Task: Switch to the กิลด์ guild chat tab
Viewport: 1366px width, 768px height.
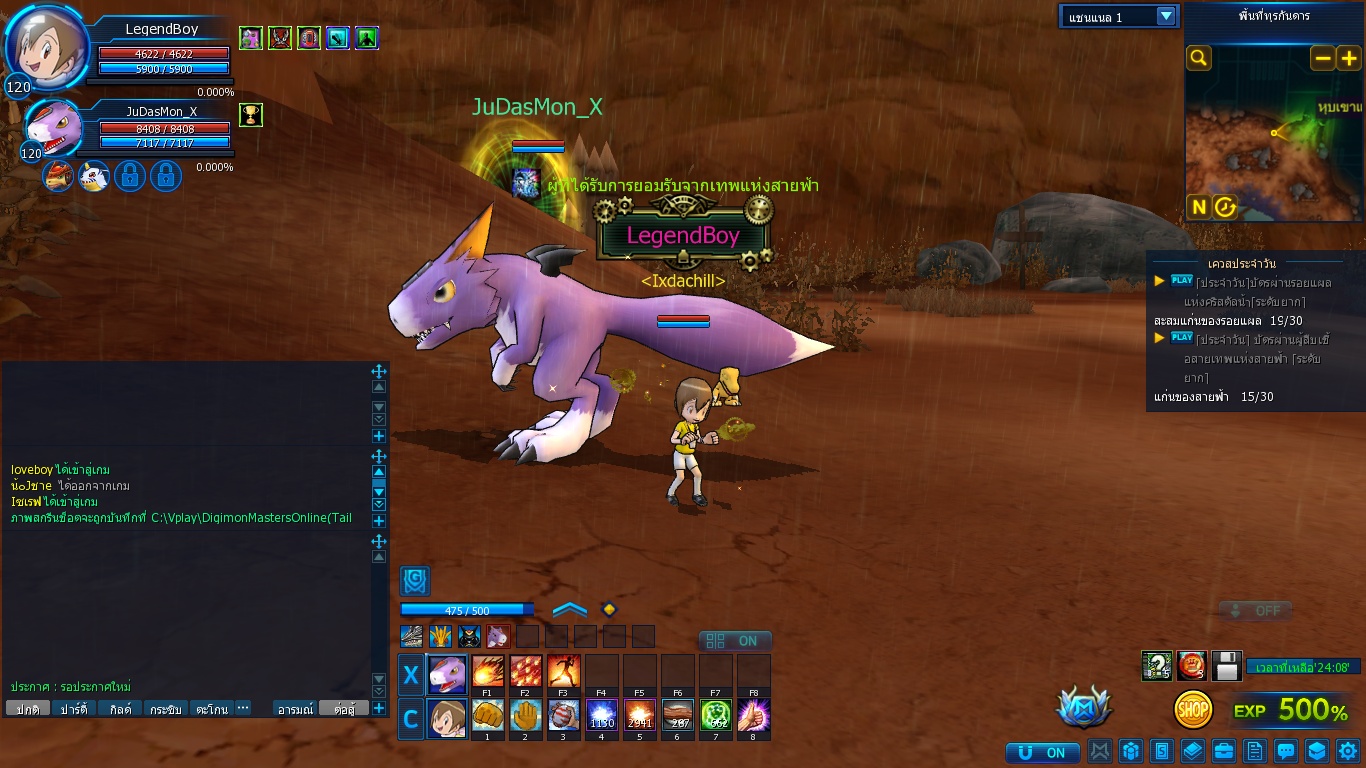Action: click(121, 709)
